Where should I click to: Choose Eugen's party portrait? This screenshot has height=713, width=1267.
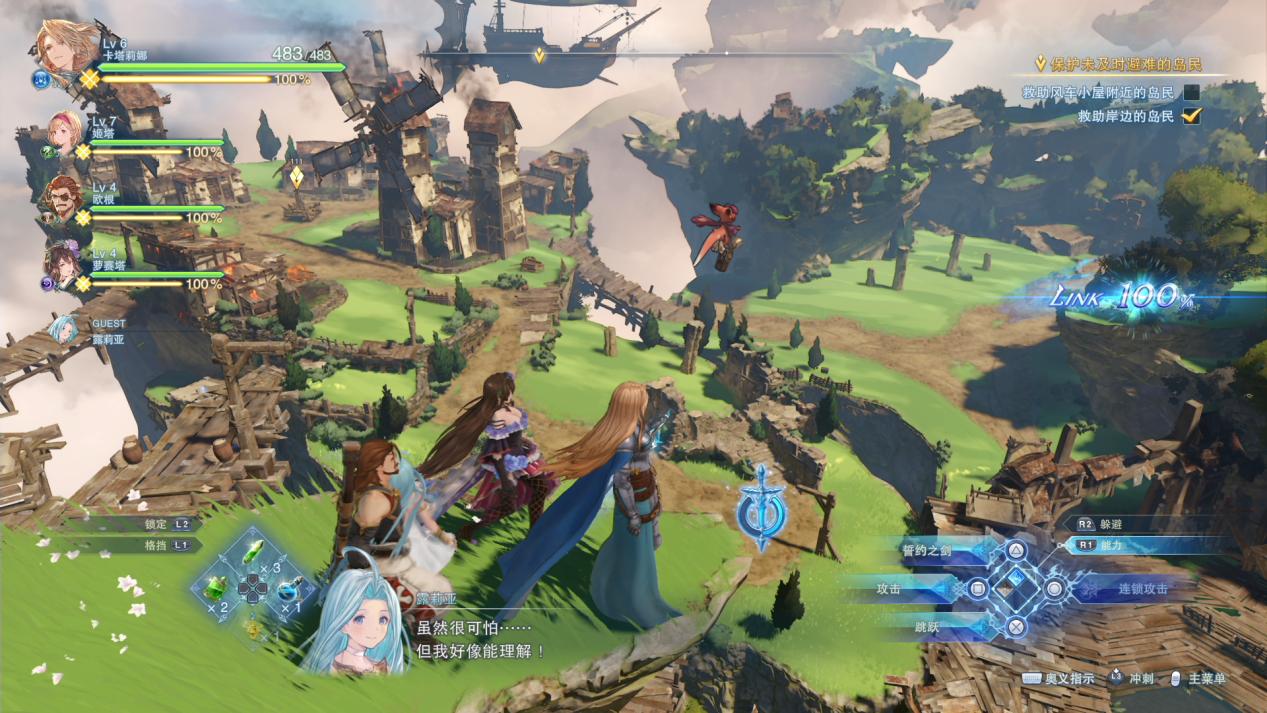pos(62,198)
